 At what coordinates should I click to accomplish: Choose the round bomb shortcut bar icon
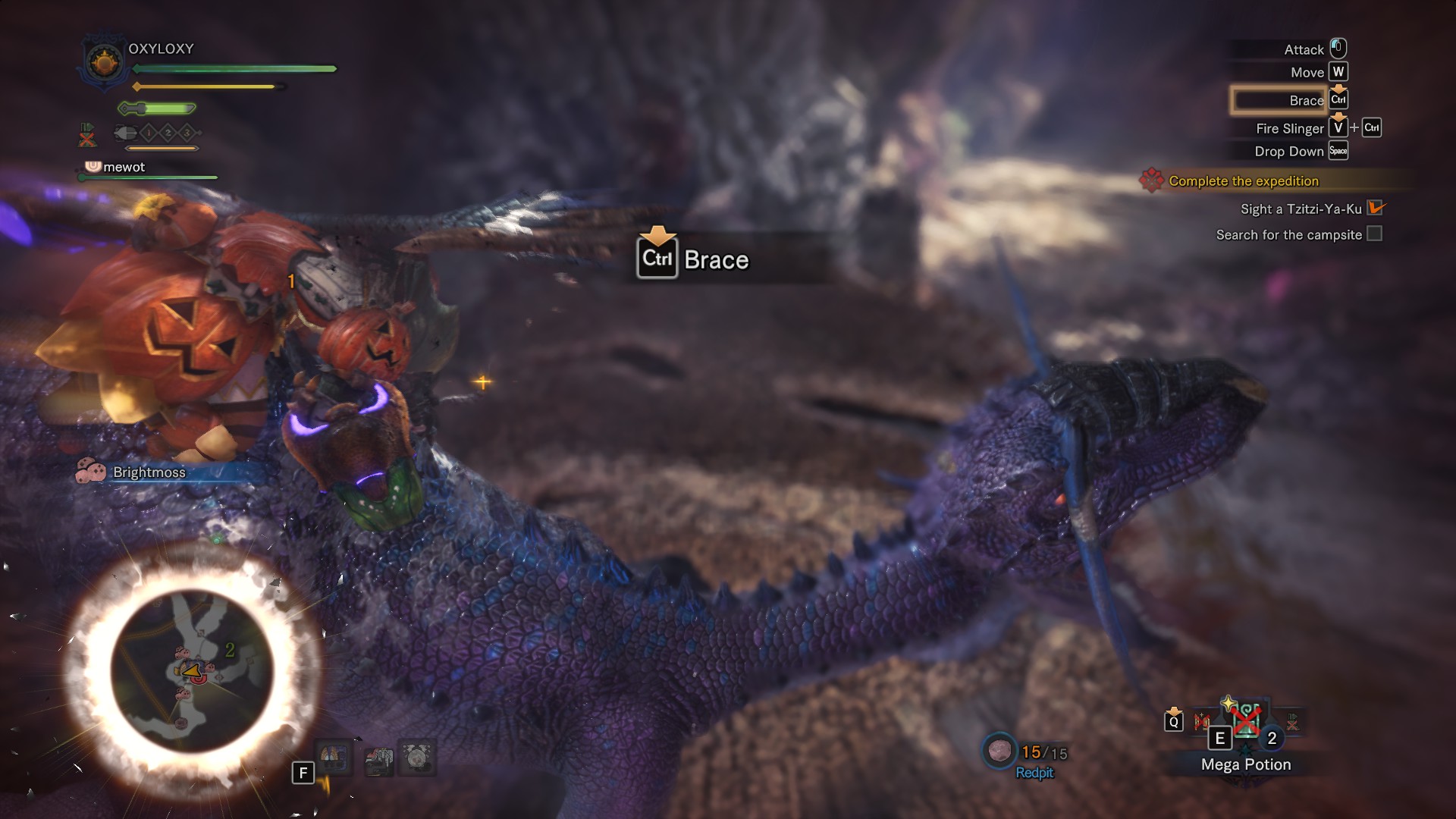coord(417,757)
